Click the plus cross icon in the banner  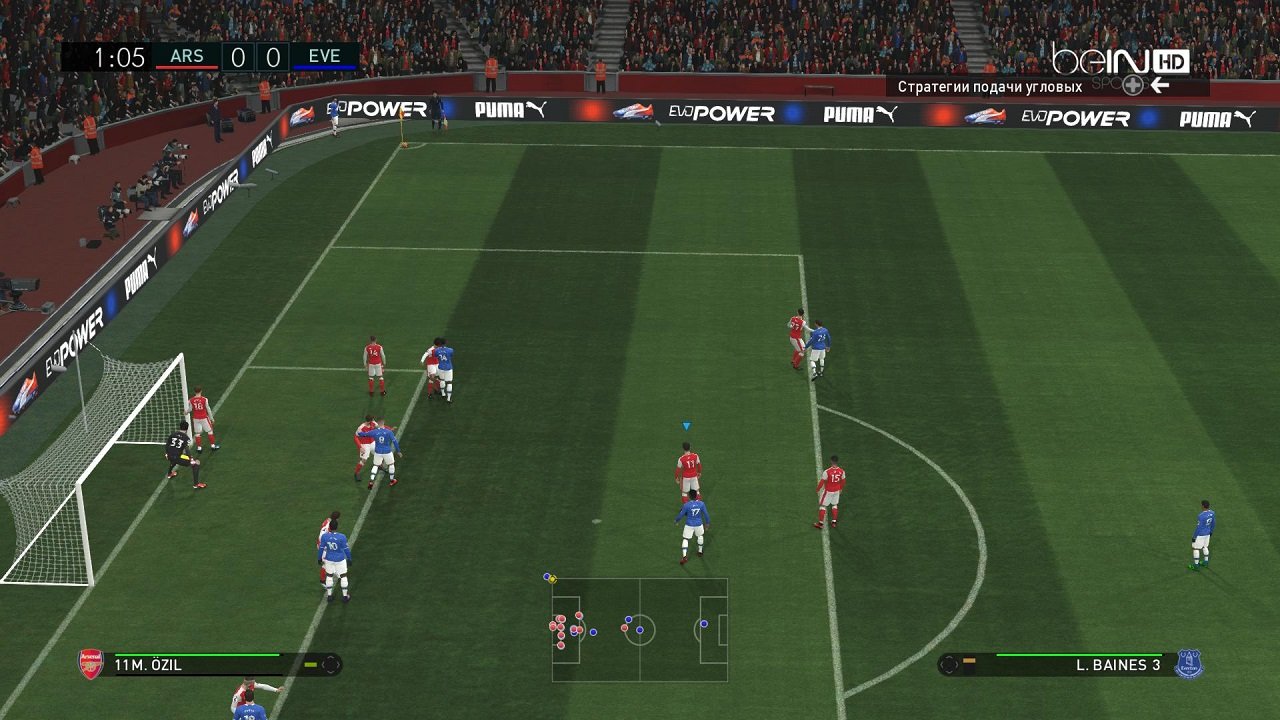click(x=1132, y=86)
